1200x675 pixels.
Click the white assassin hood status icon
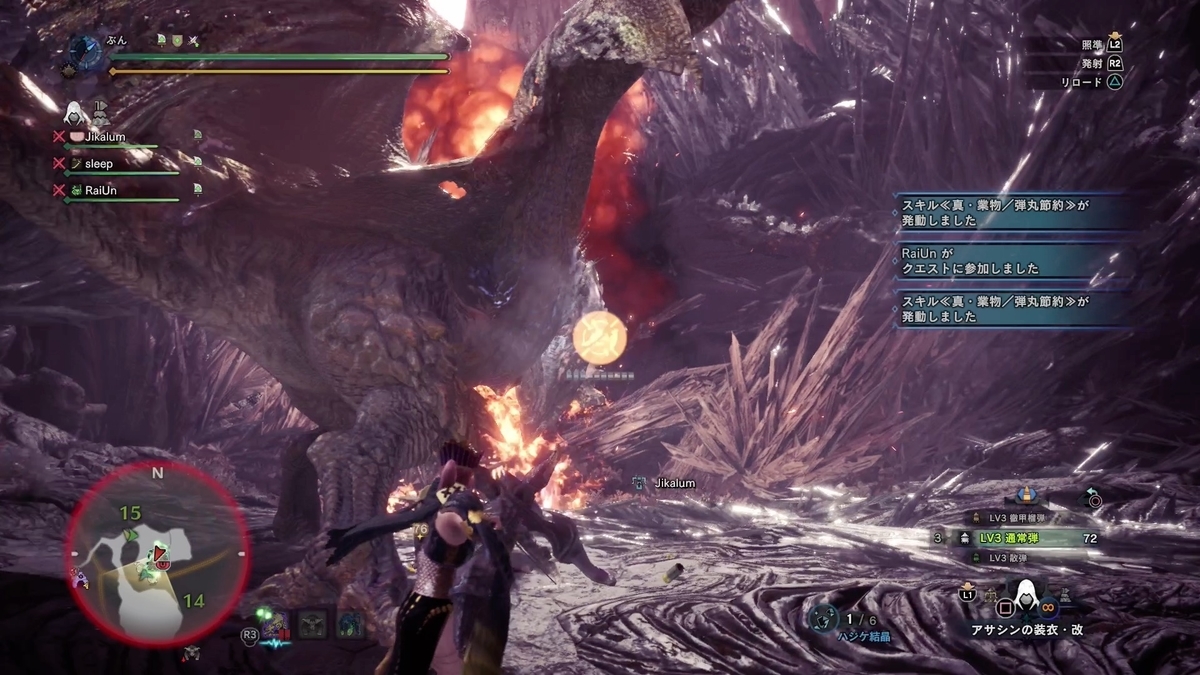[75, 110]
